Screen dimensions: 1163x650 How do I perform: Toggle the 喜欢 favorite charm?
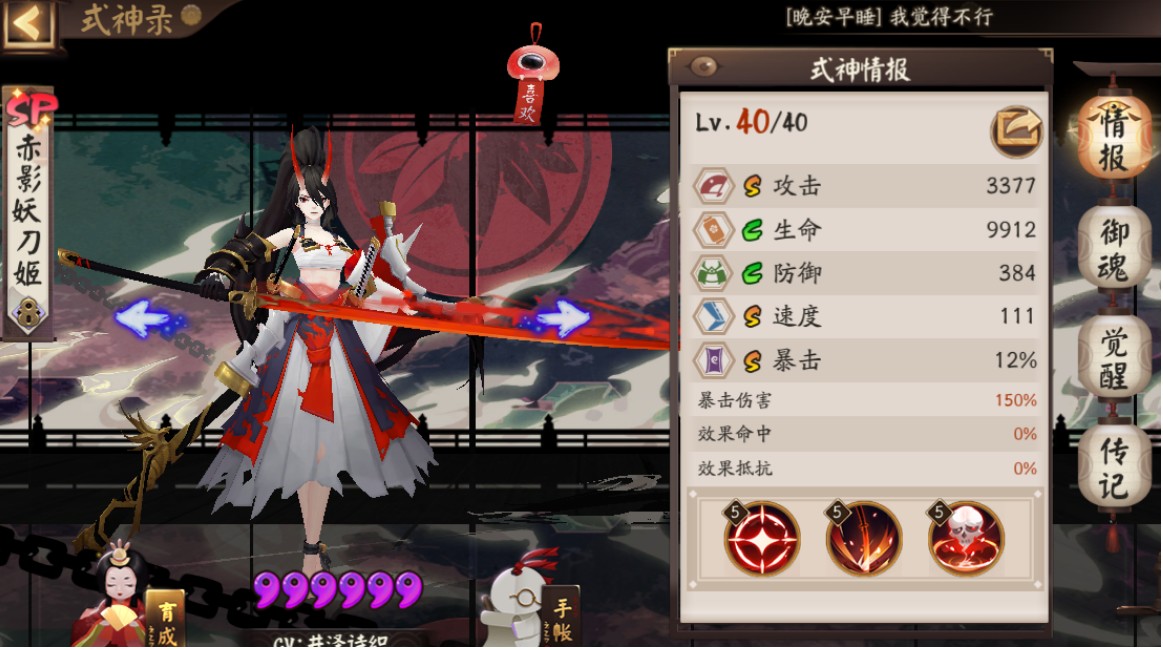(x=531, y=84)
